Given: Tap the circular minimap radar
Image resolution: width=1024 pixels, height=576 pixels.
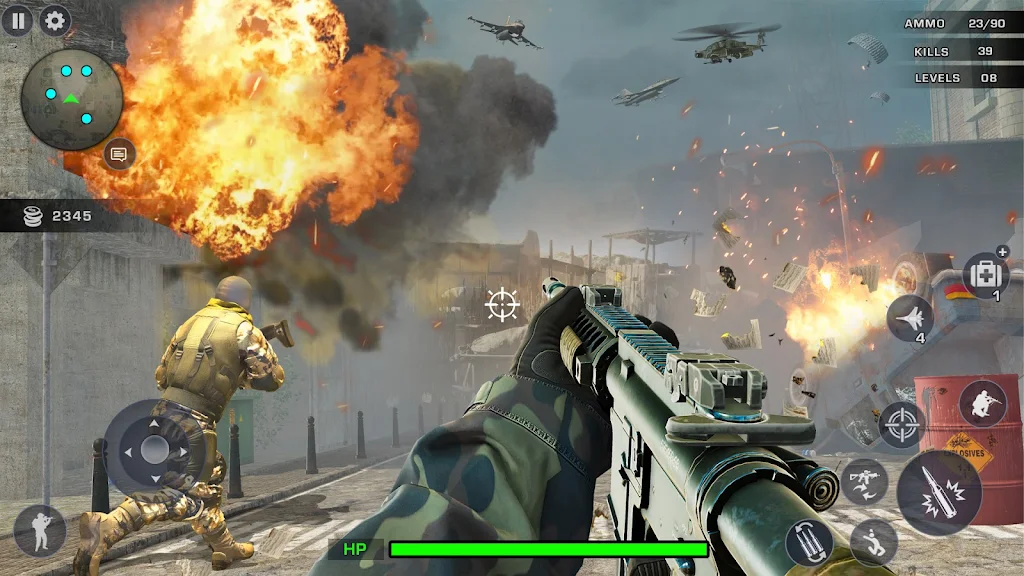Looking at the screenshot, I should [x=71, y=99].
